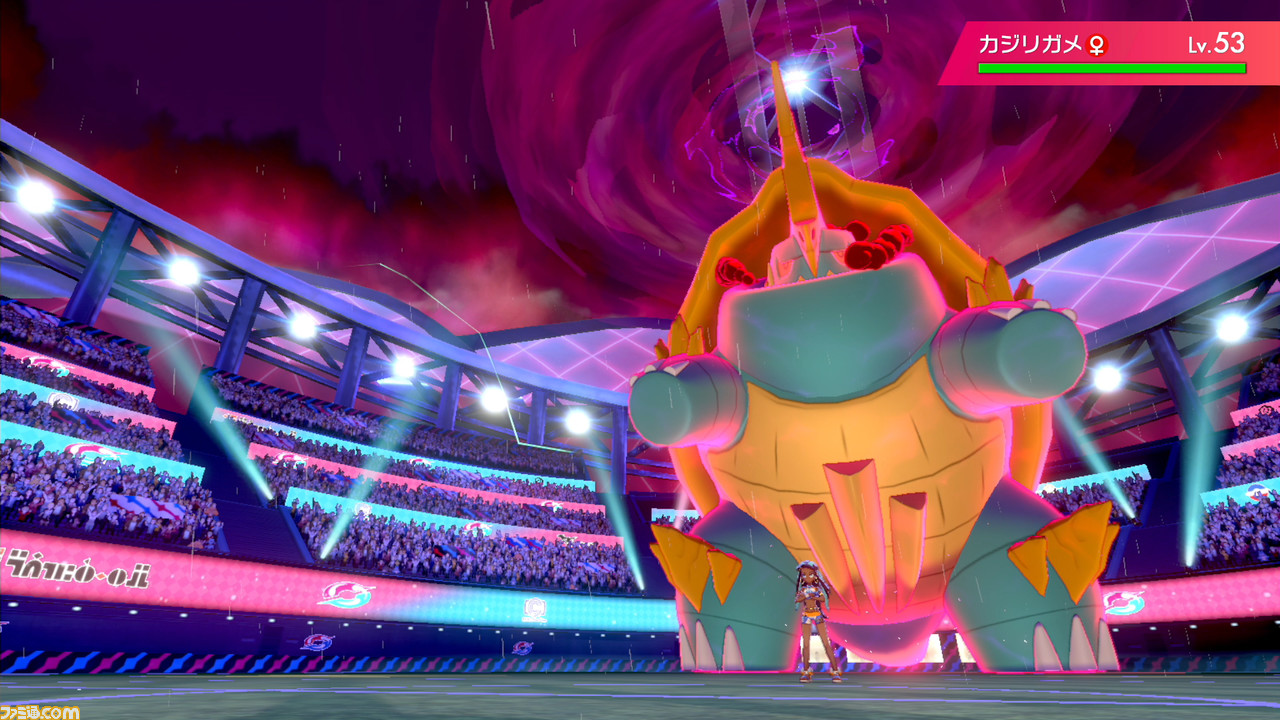Click the female gender symbol next to カジリガメ
The width and height of the screenshot is (1280, 720).
coord(1097,45)
